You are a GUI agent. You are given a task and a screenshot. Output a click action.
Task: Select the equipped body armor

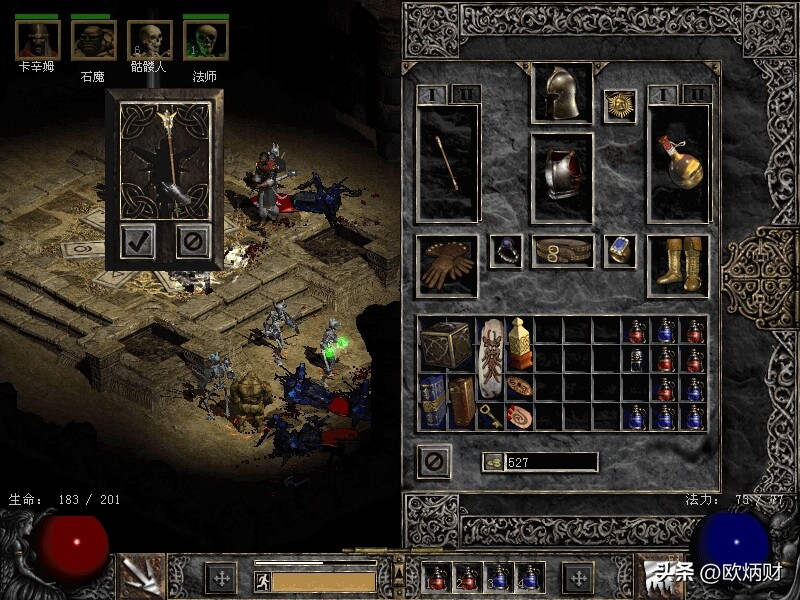click(561, 175)
